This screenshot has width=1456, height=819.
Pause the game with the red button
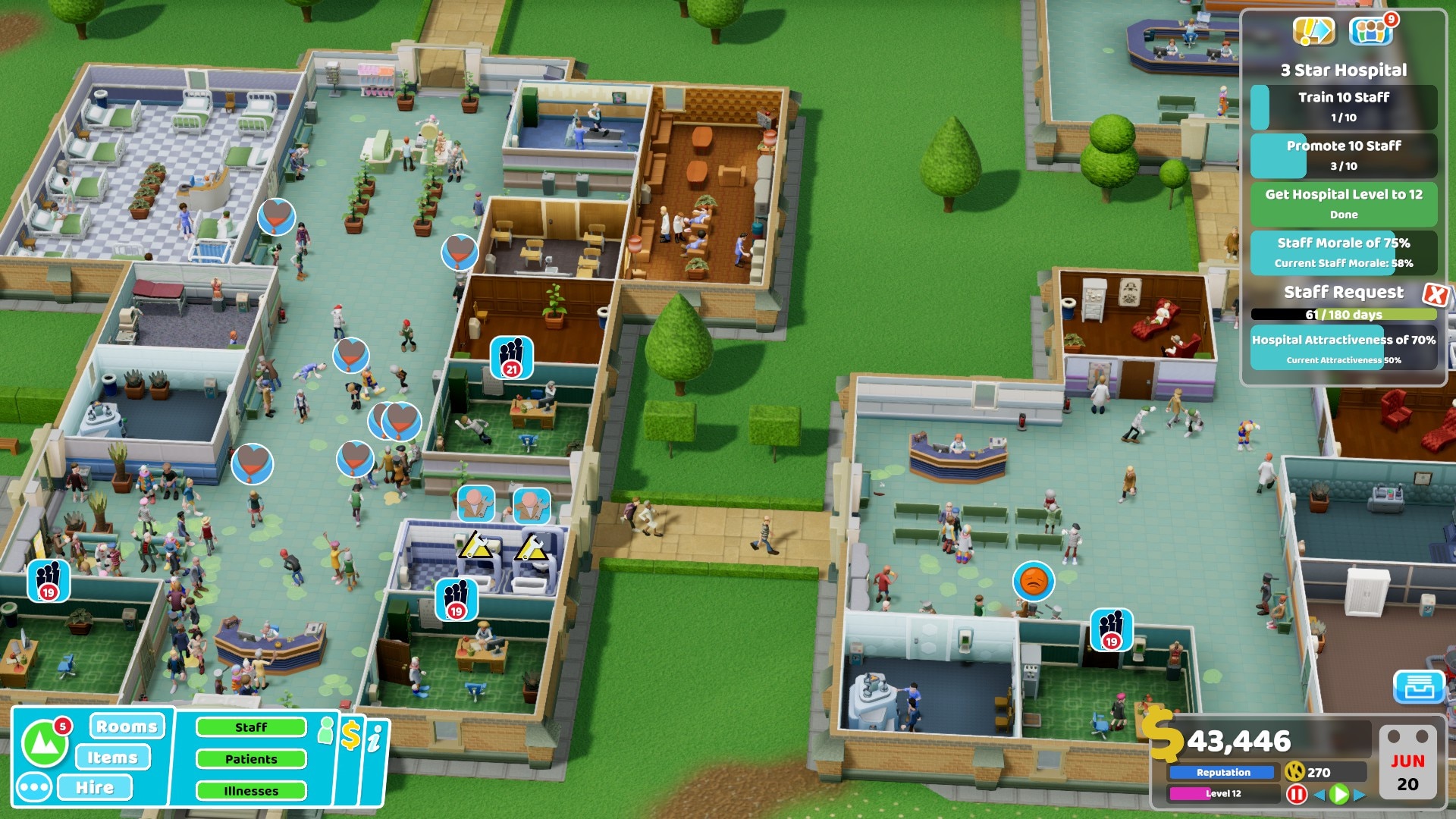click(1297, 794)
